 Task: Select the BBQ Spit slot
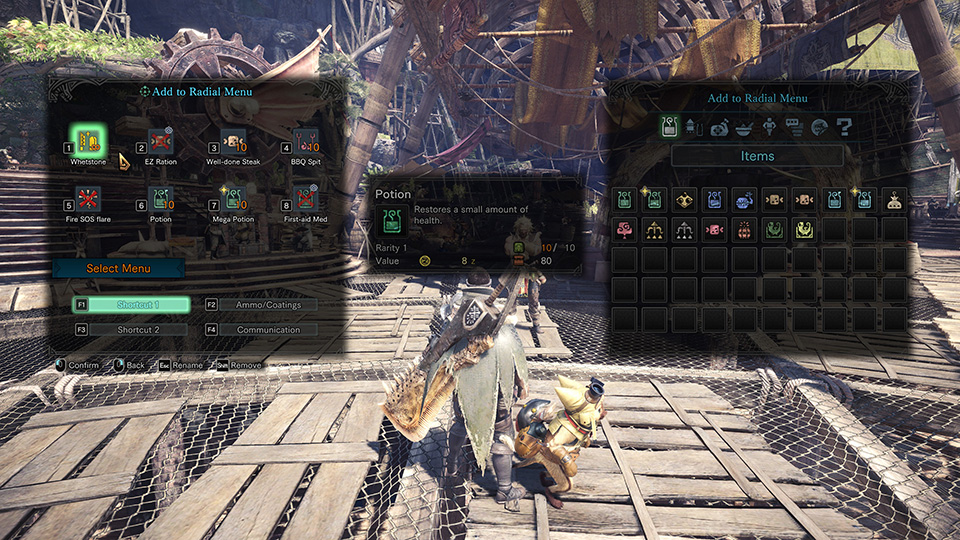click(306, 140)
